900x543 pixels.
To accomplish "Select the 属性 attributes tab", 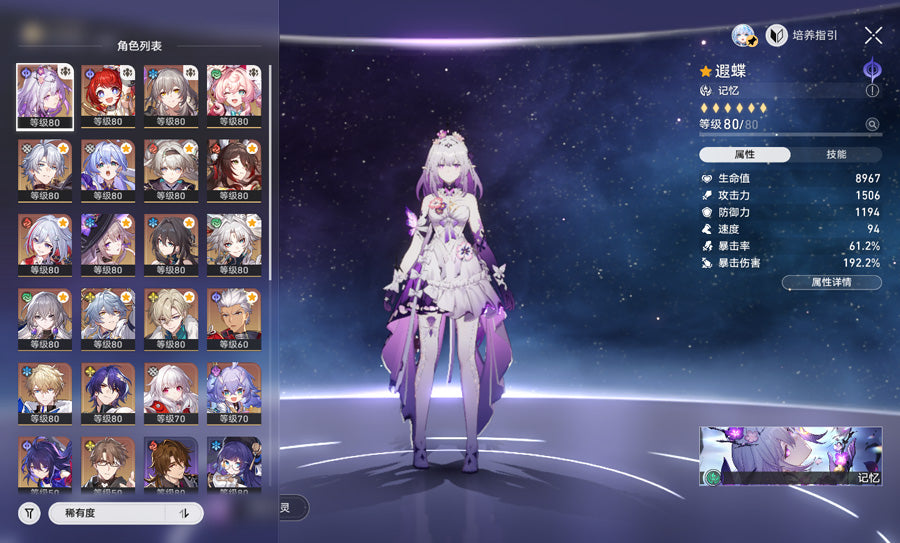I will click(x=745, y=155).
